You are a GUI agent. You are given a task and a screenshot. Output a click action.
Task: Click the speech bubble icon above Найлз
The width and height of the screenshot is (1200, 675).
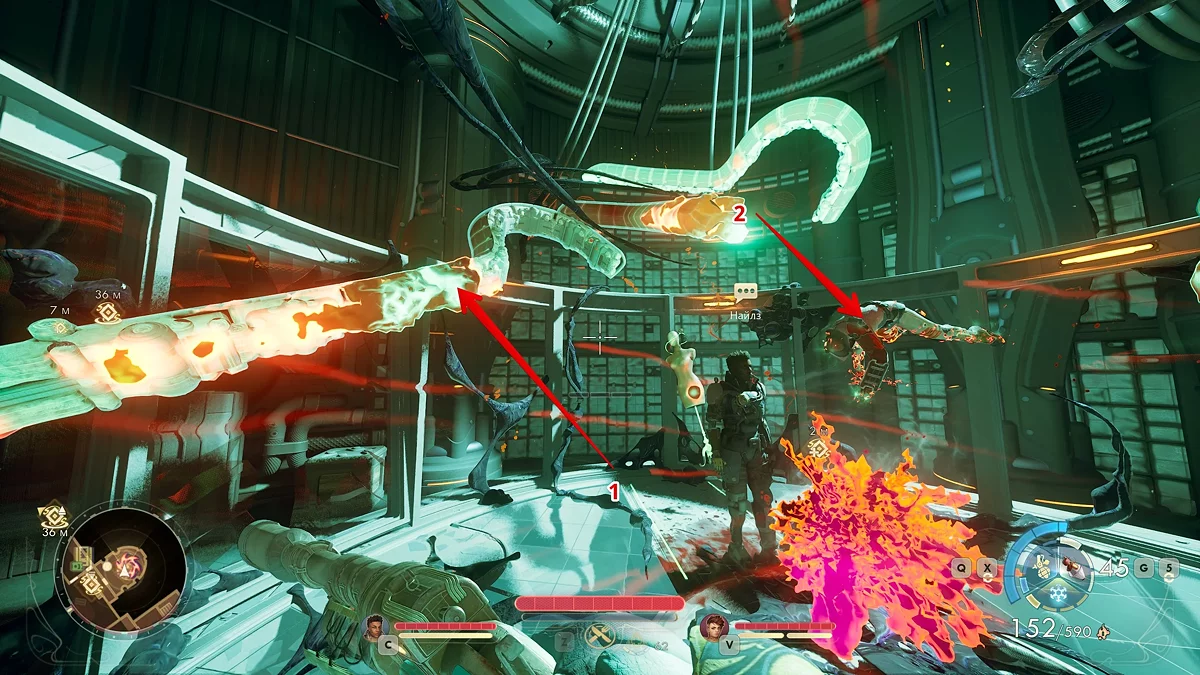[745, 292]
